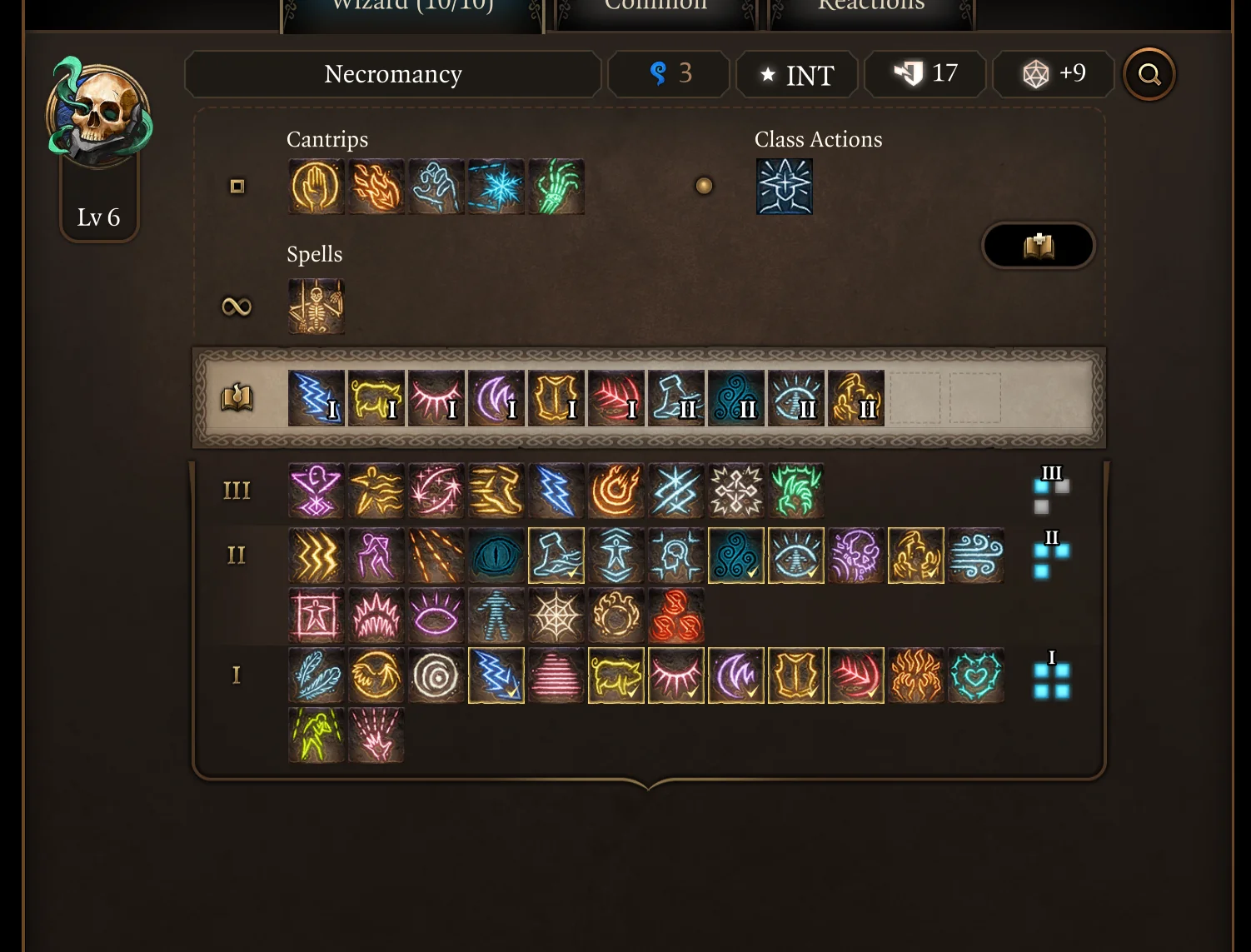Select the Fireball spell in level III
1251x952 pixels.
point(616,491)
